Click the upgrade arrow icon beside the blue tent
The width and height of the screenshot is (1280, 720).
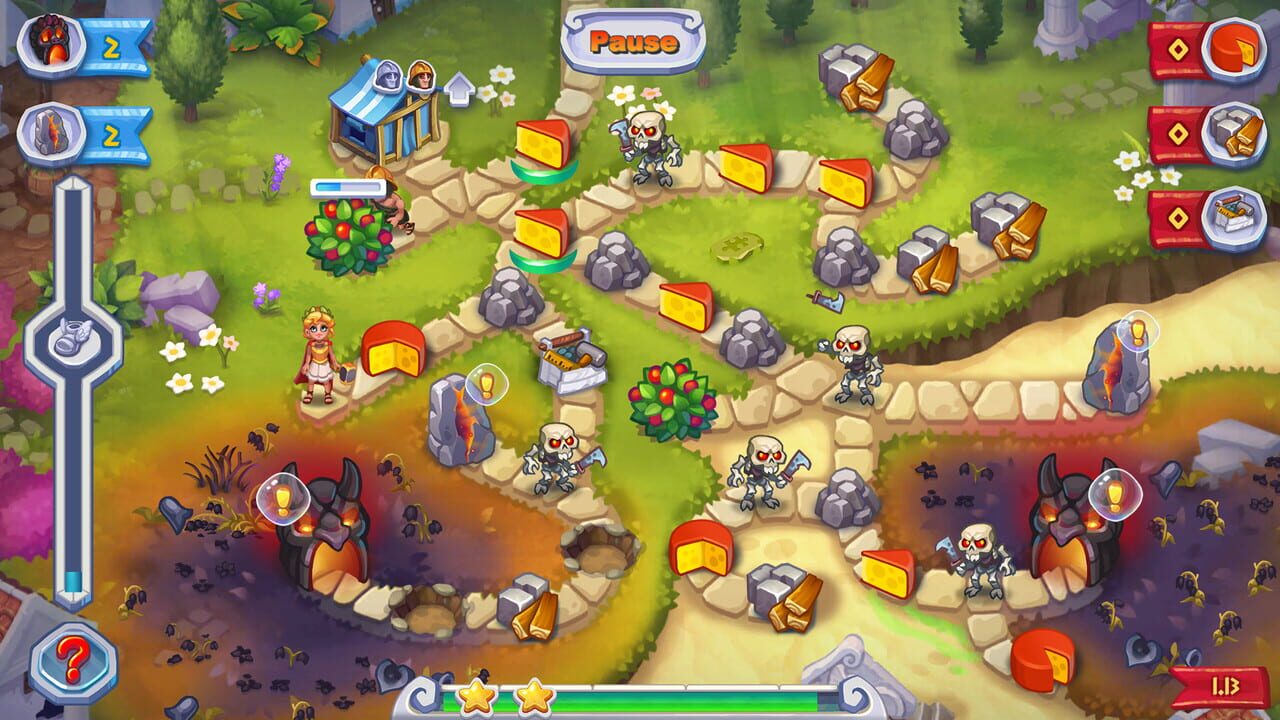tap(459, 88)
